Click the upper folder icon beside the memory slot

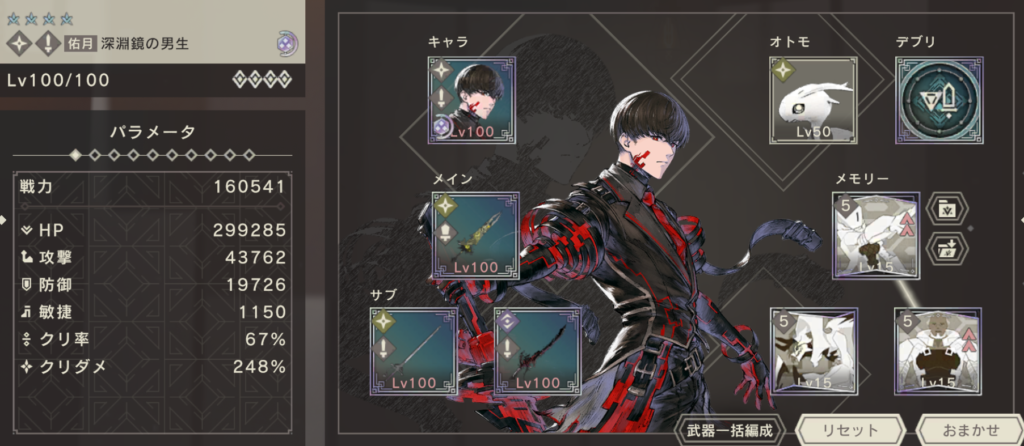pos(944,210)
